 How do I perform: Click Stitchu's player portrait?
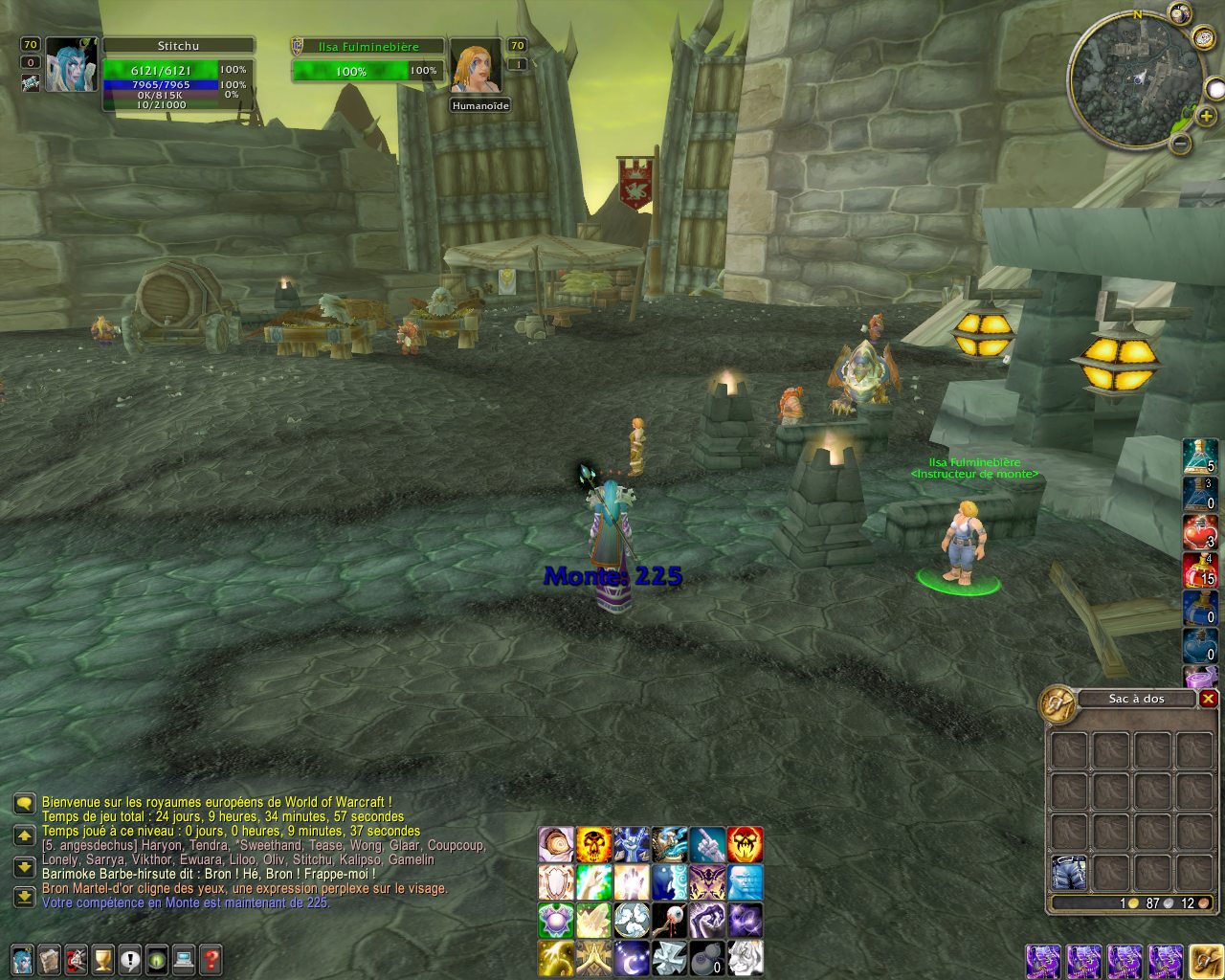click(71, 65)
